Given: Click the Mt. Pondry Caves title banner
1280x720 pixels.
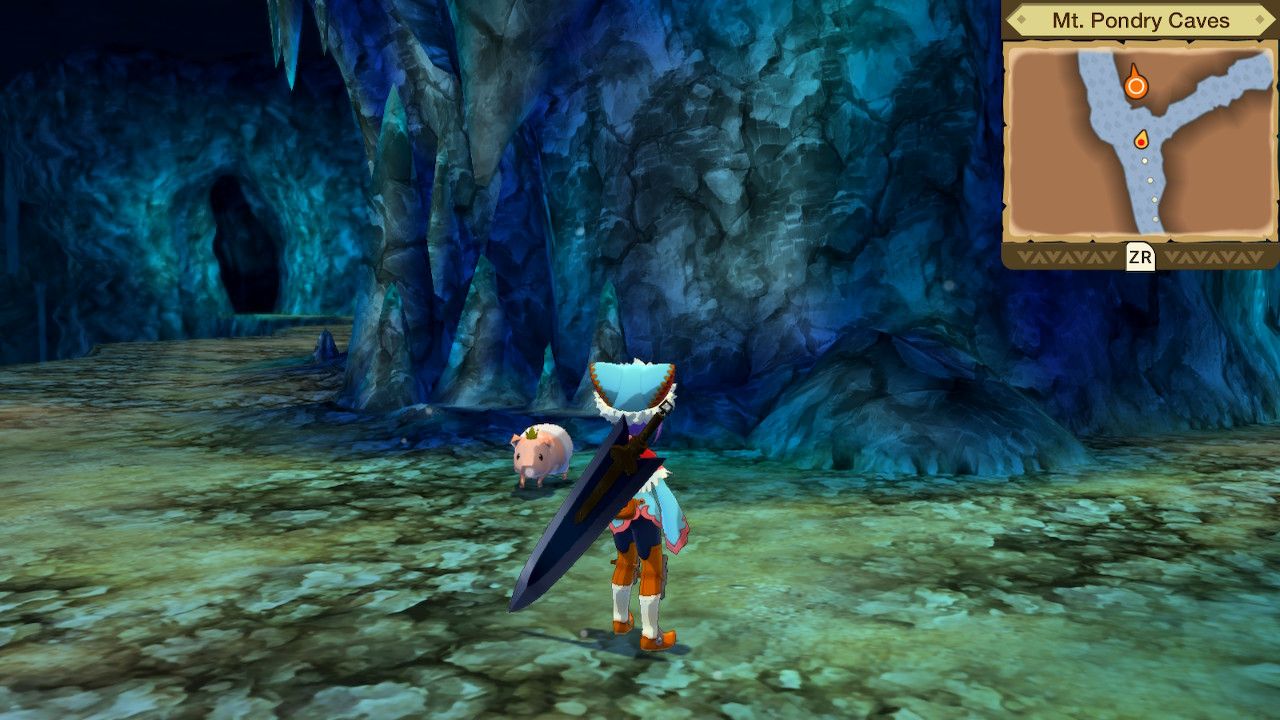Looking at the screenshot, I should point(1142,18).
